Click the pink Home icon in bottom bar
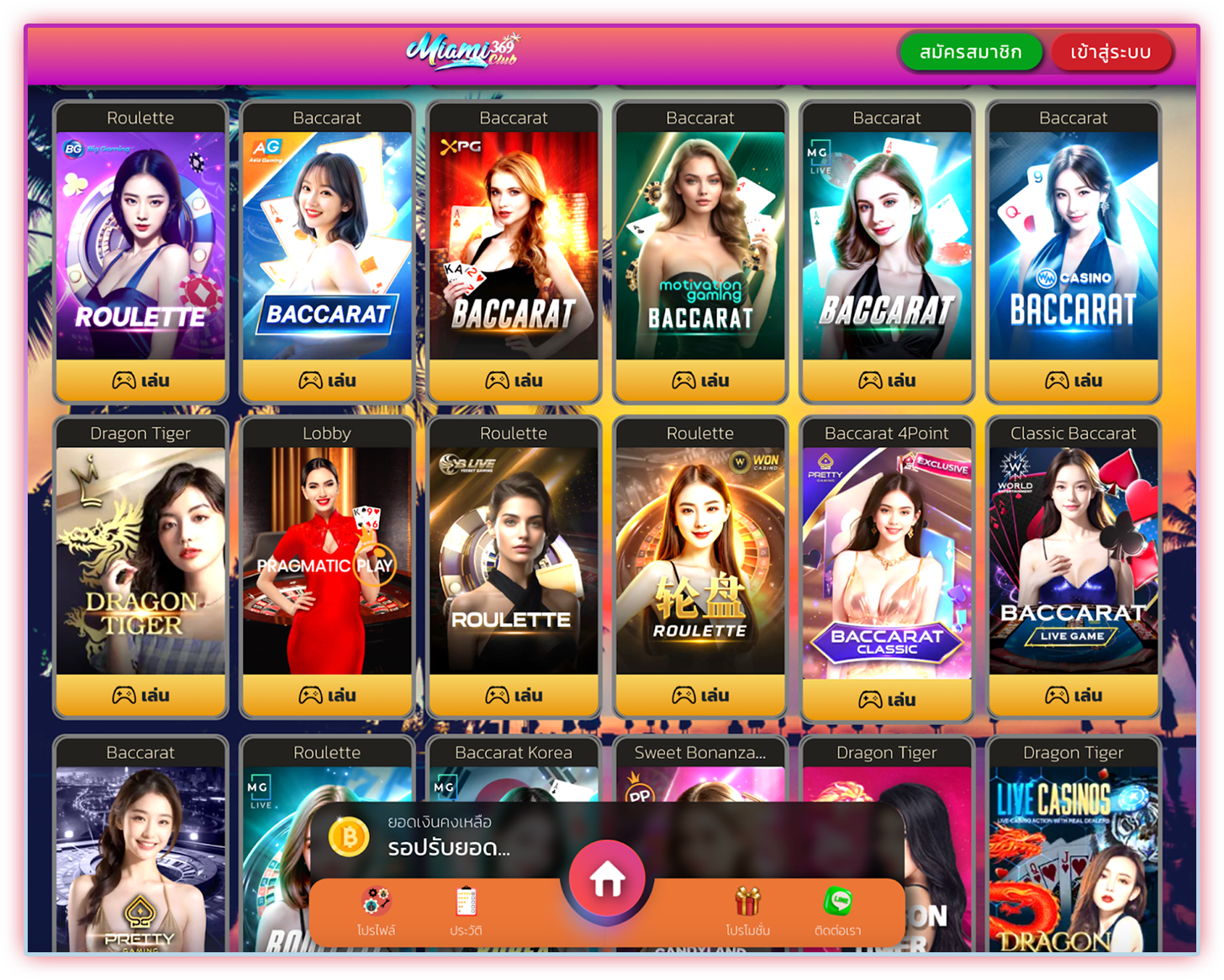Viewport: 1224px width, 980px height. tap(608, 877)
